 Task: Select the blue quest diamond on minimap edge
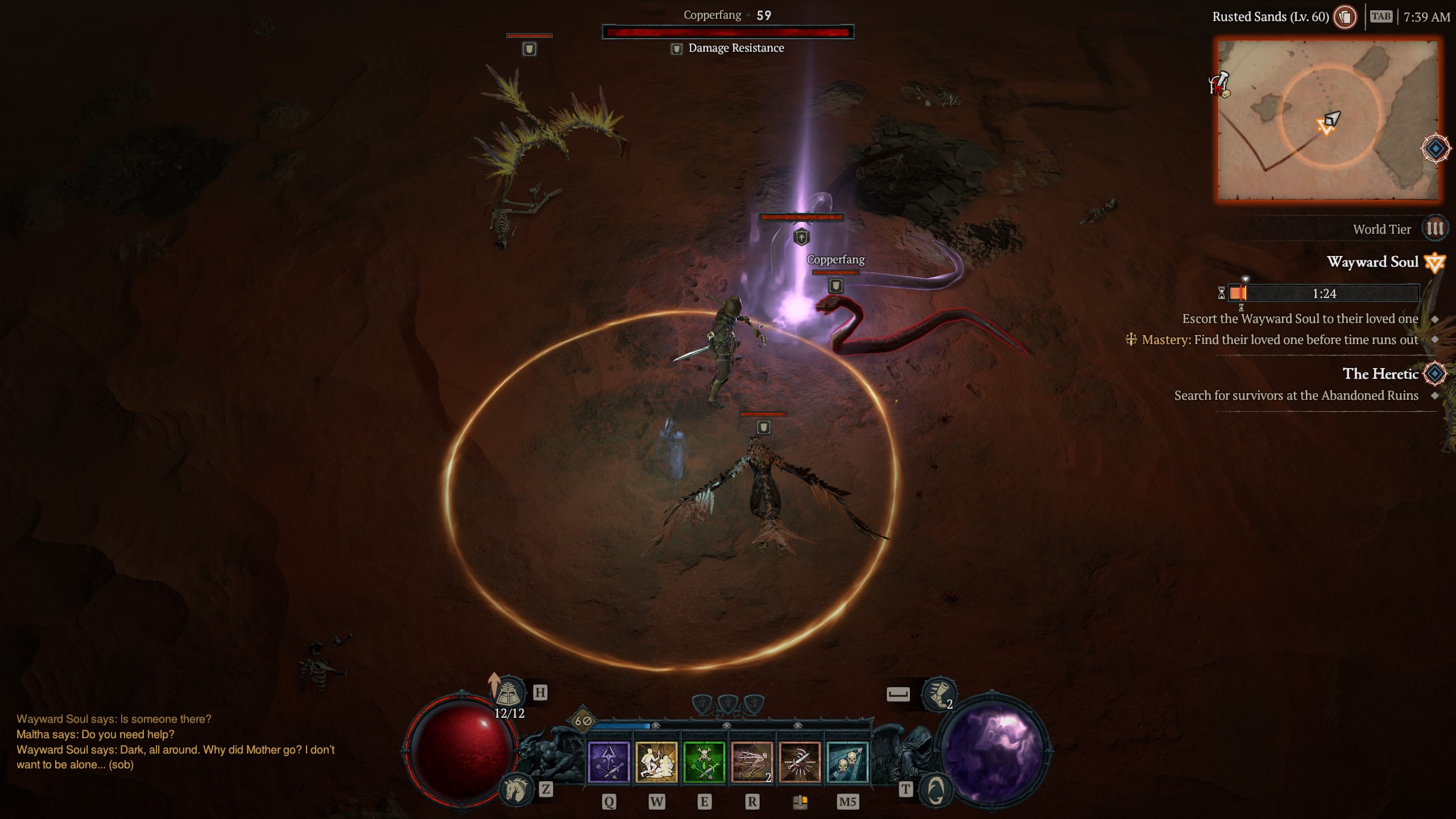click(x=1436, y=148)
